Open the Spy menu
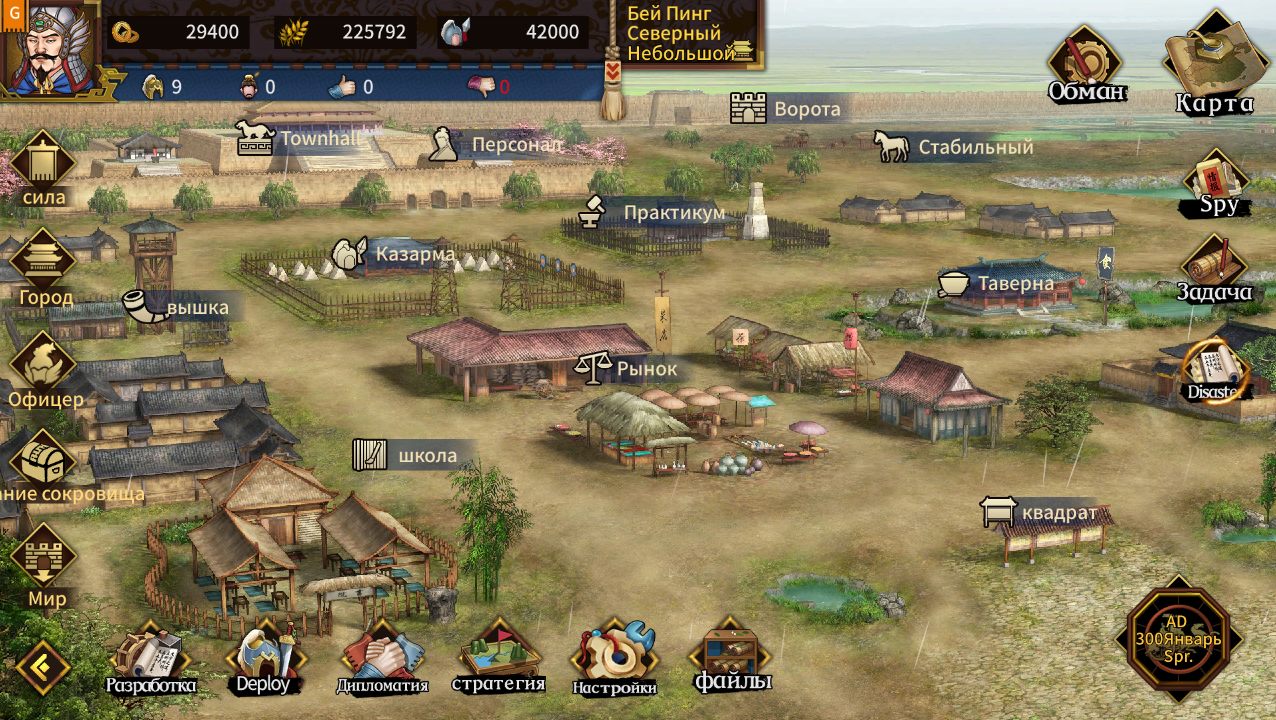This screenshot has width=1276, height=720. coord(1218,184)
